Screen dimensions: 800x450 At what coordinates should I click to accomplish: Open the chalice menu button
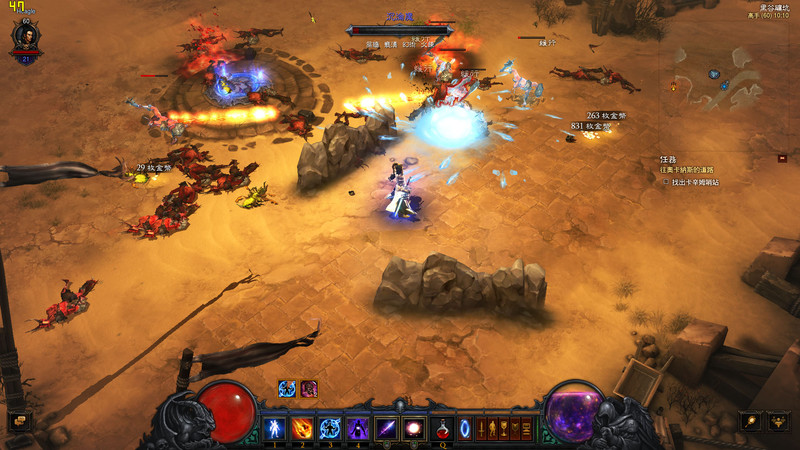coord(506,429)
